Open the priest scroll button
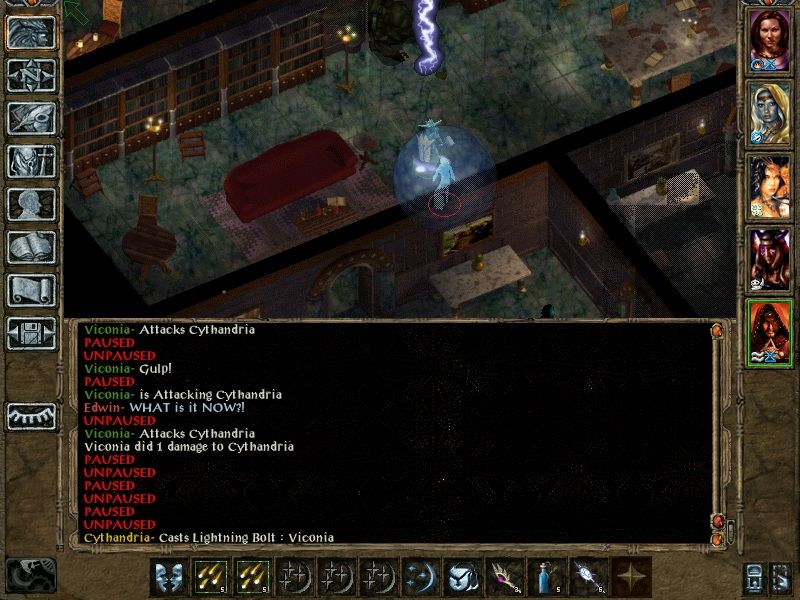 [31, 290]
